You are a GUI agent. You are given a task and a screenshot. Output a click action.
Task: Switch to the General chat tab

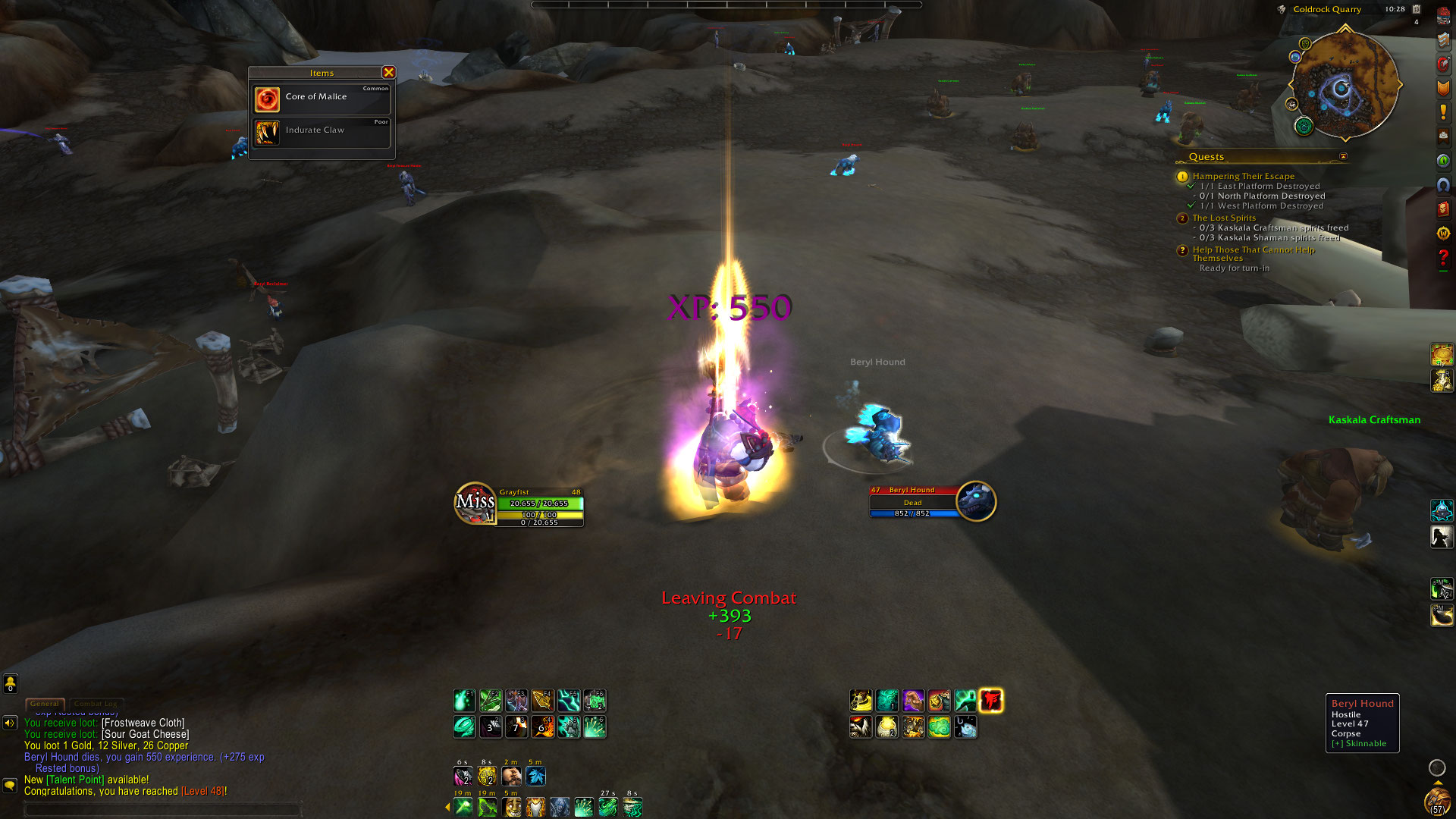pyautogui.click(x=45, y=704)
